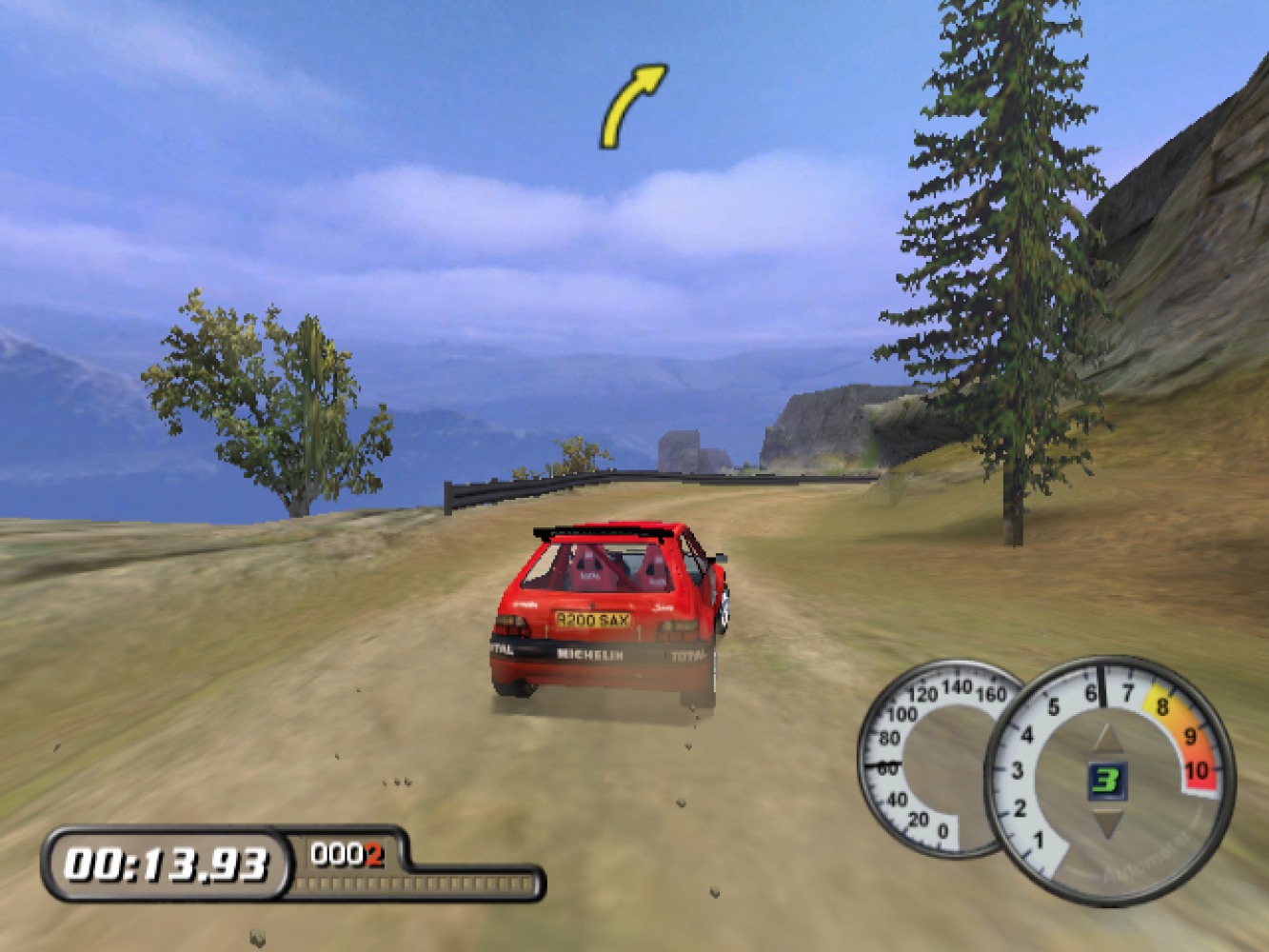Click the upshift triangle above the gear number
Screen dimensions: 1269x952
coord(1106,741)
